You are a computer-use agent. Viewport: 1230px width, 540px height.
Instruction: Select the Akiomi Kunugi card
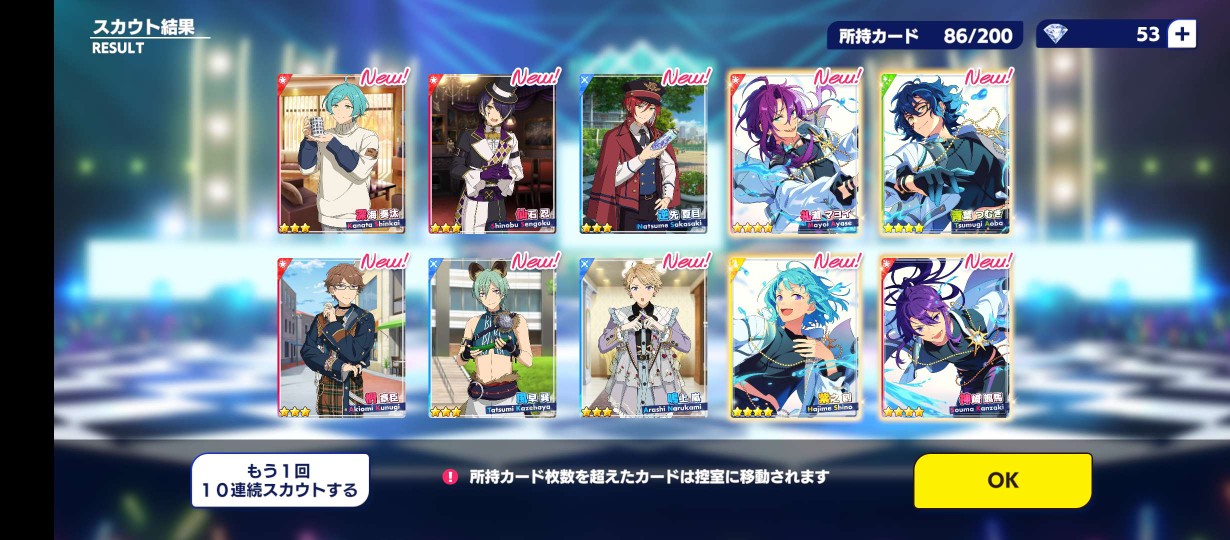[x=341, y=337]
